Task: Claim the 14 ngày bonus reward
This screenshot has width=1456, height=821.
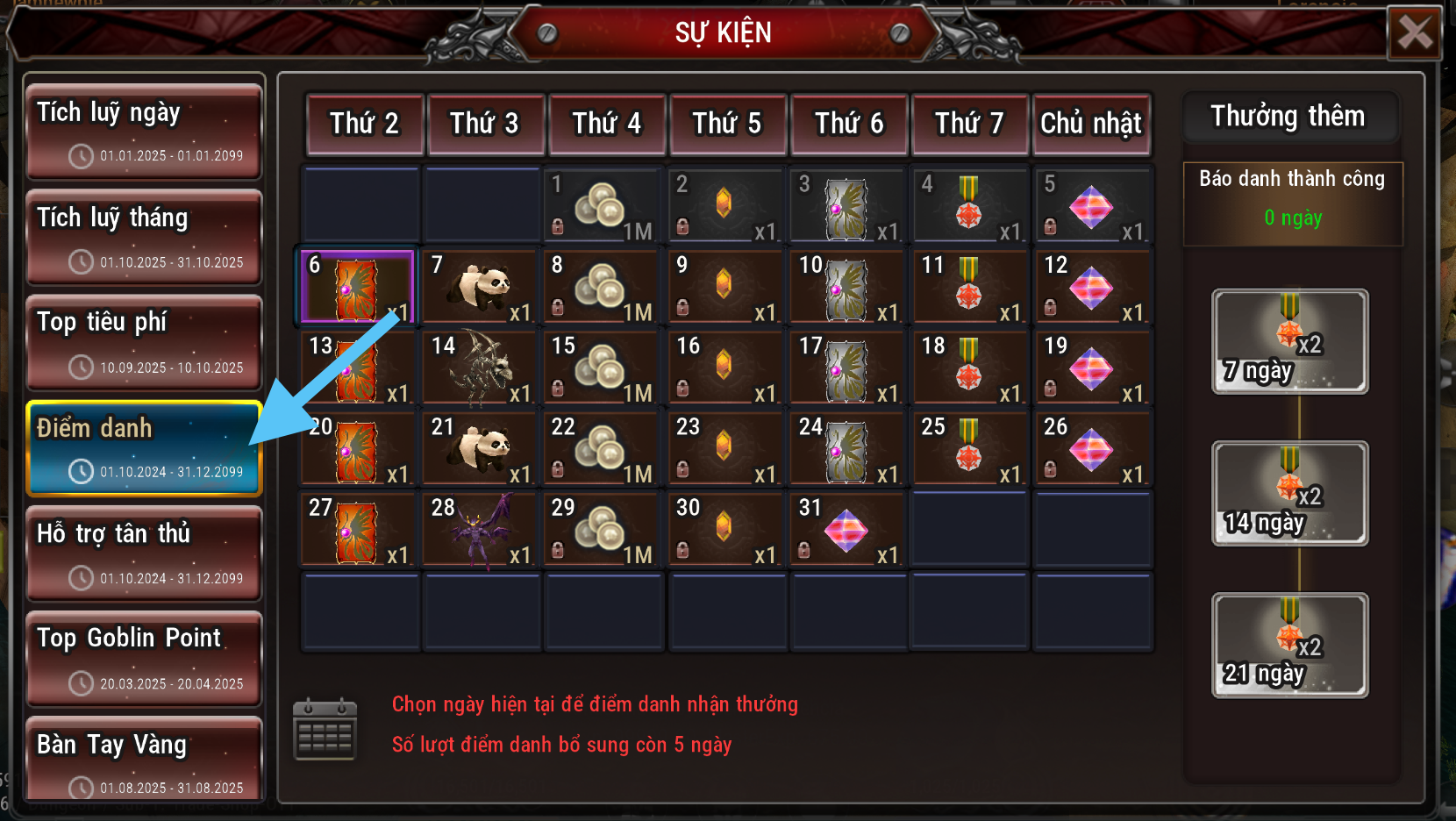Action: pyautogui.click(x=1289, y=493)
